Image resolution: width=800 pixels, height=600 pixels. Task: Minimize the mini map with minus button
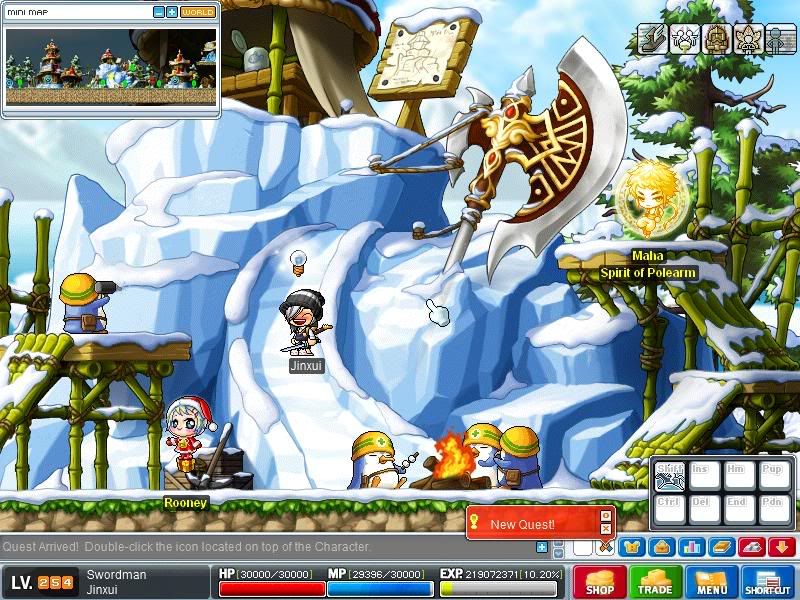(159, 12)
